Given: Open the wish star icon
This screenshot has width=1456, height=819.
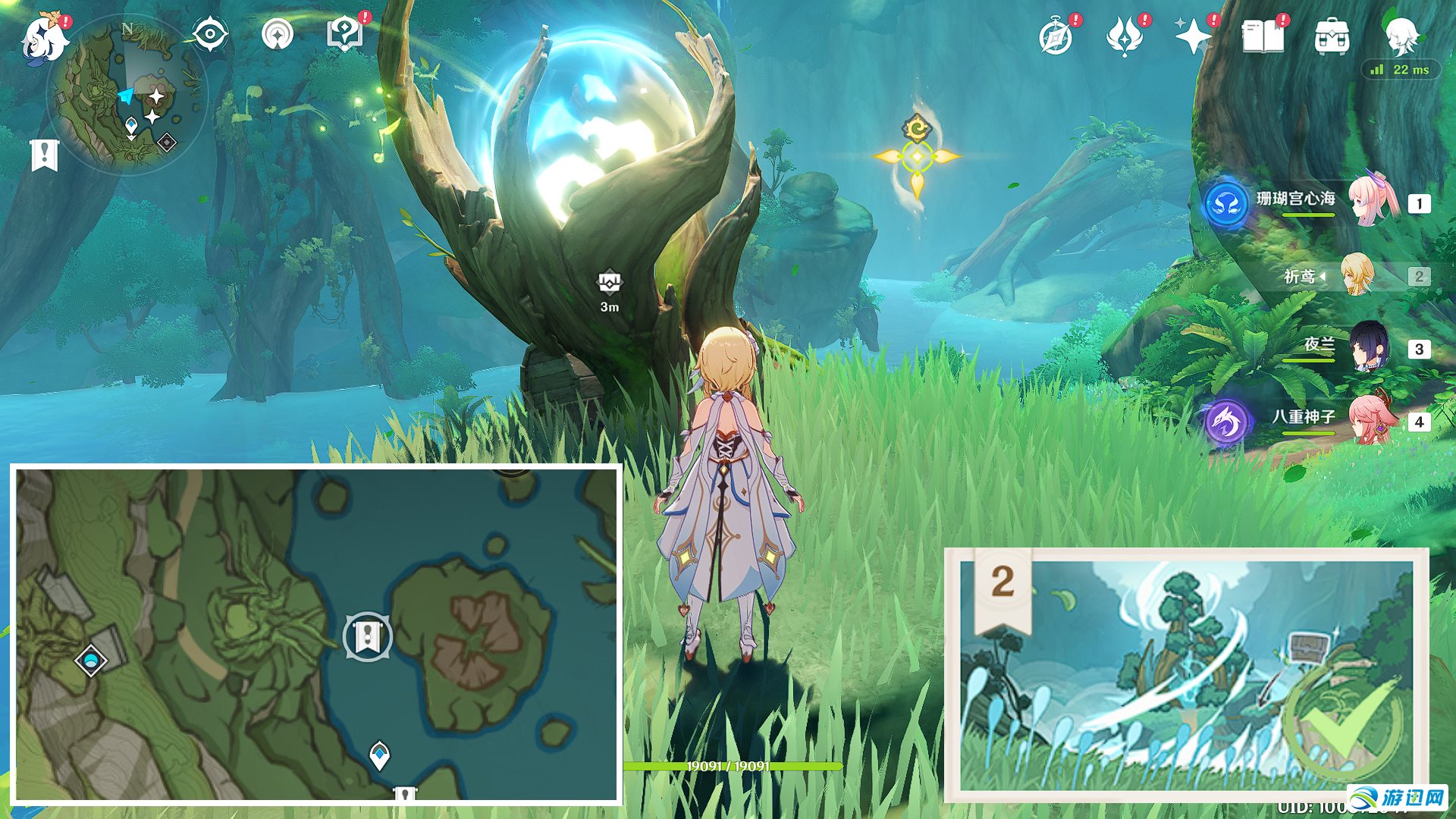Looking at the screenshot, I should pyautogui.click(x=1192, y=36).
